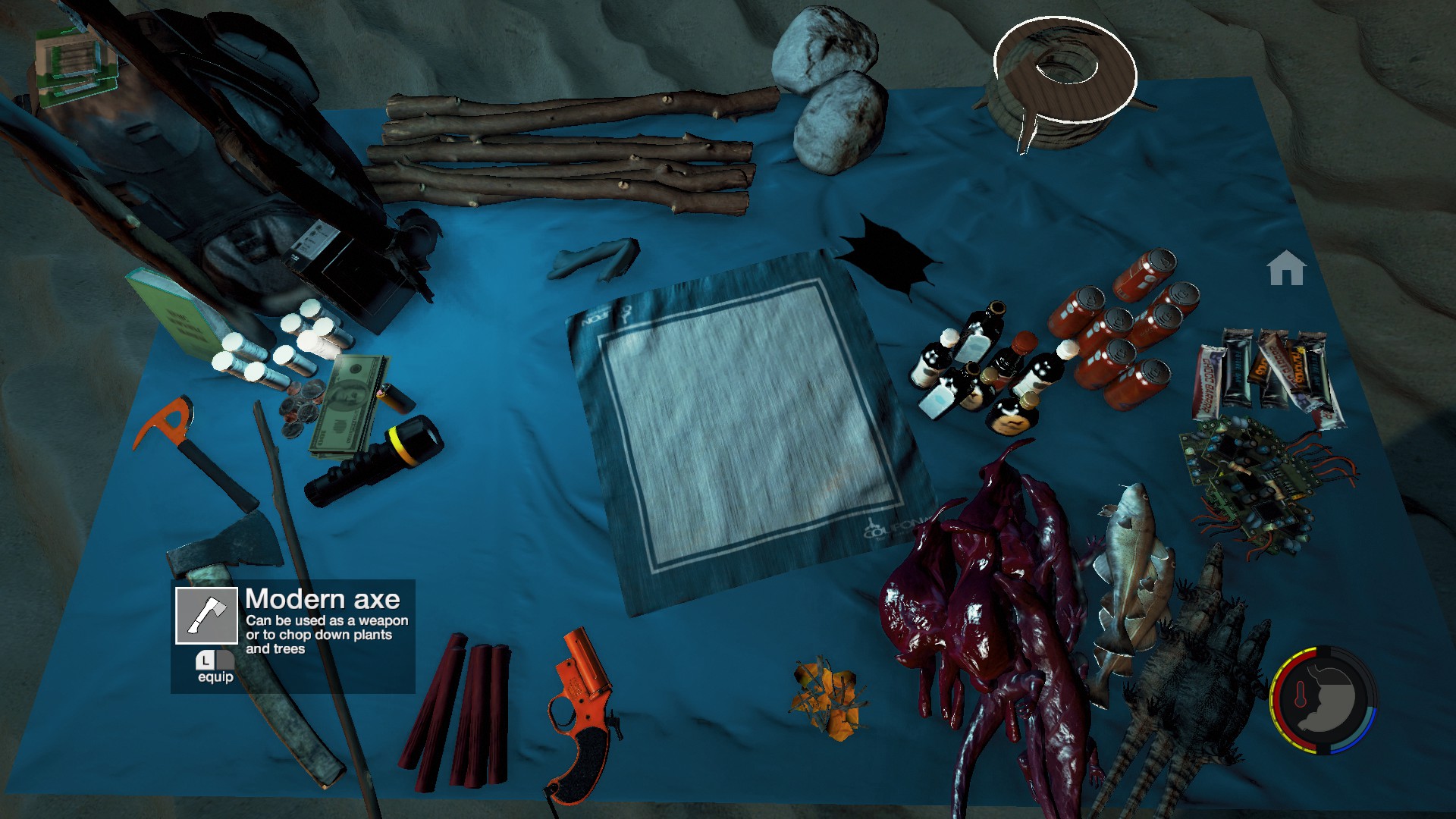Select the red dynamite sticks
Screen dimensions: 1456x819
[459, 709]
